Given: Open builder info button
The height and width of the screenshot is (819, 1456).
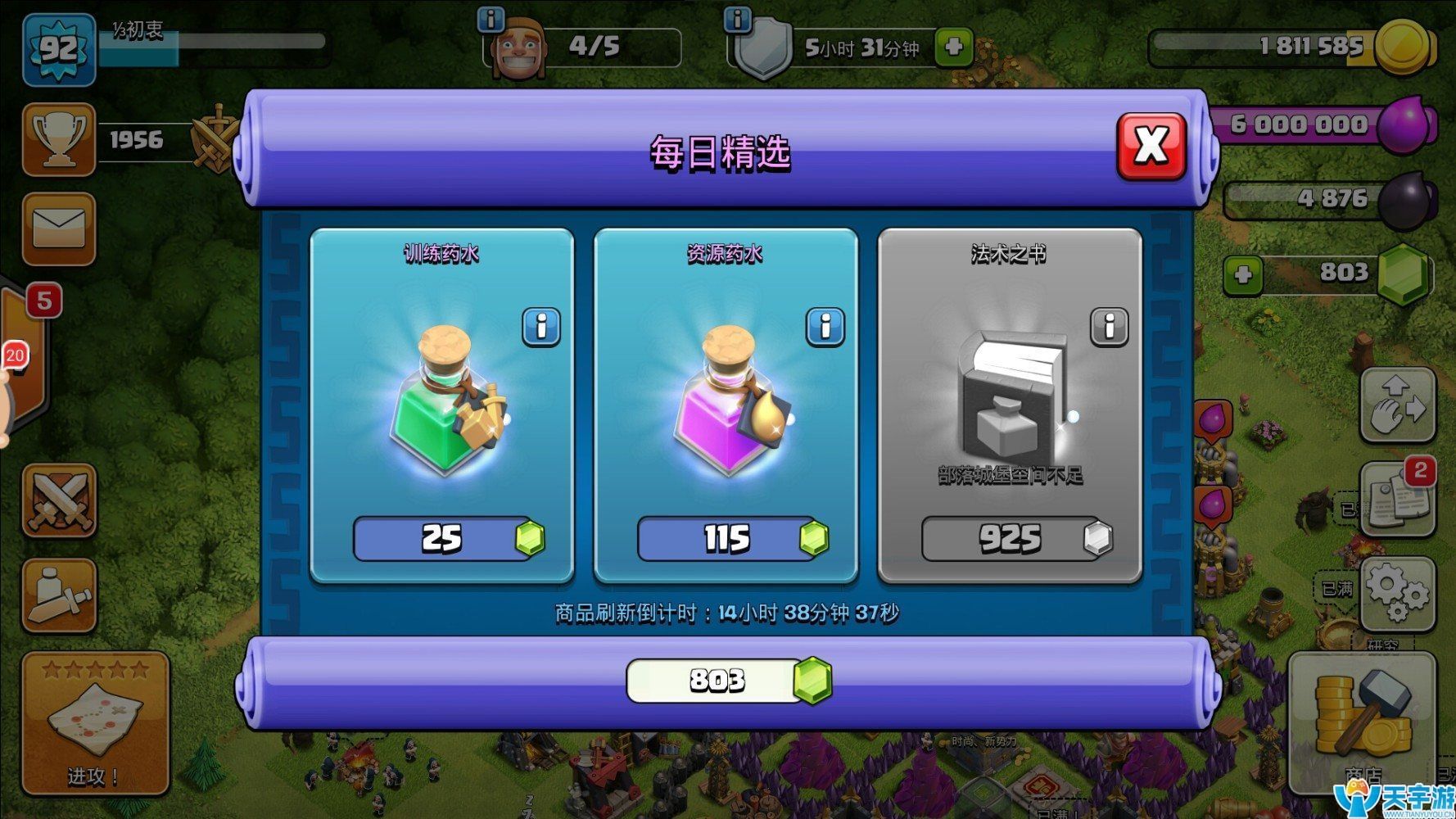Looking at the screenshot, I should [x=491, y=19].
